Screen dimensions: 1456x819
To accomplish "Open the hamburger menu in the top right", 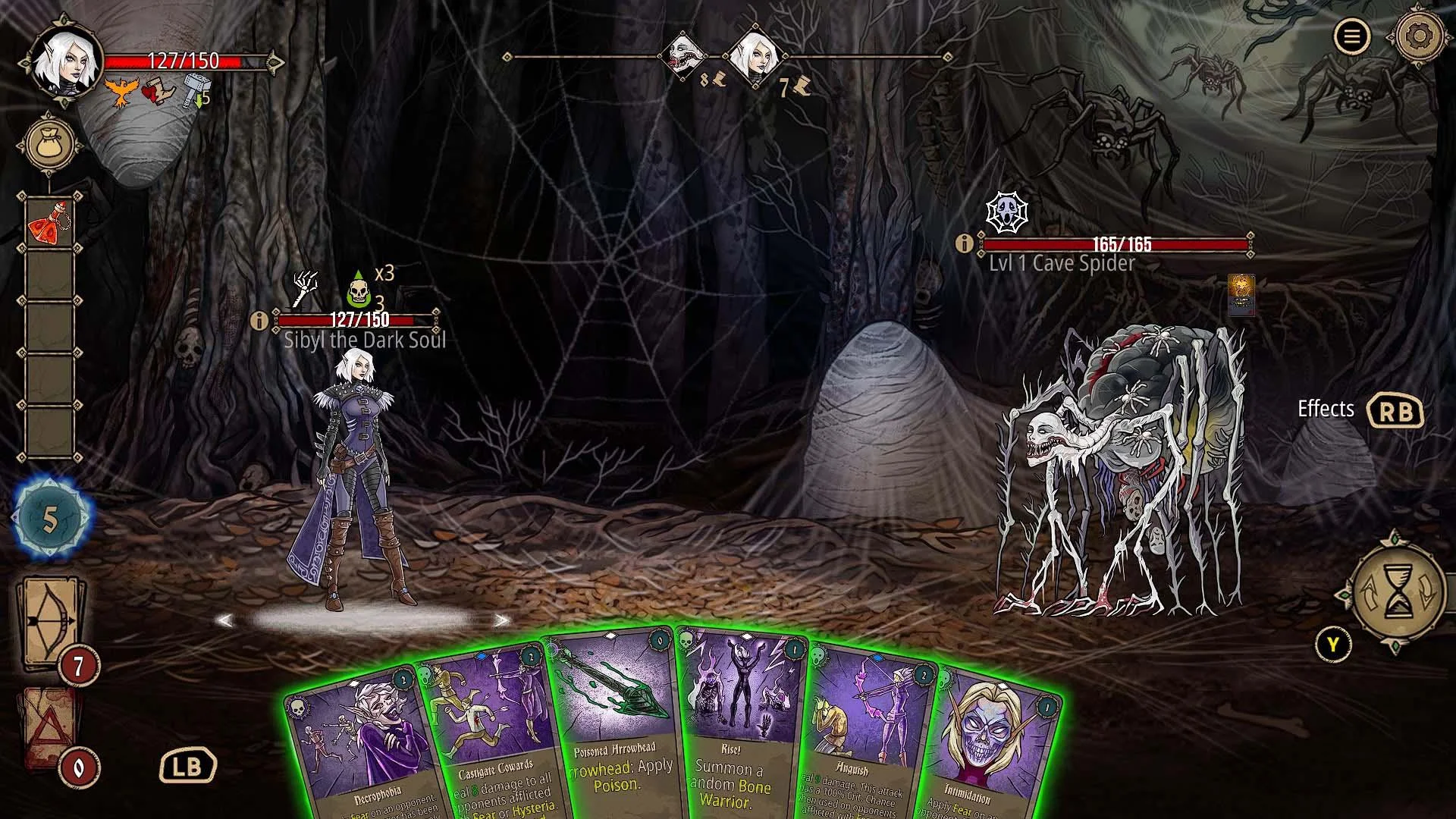I will click(1352, 36).
